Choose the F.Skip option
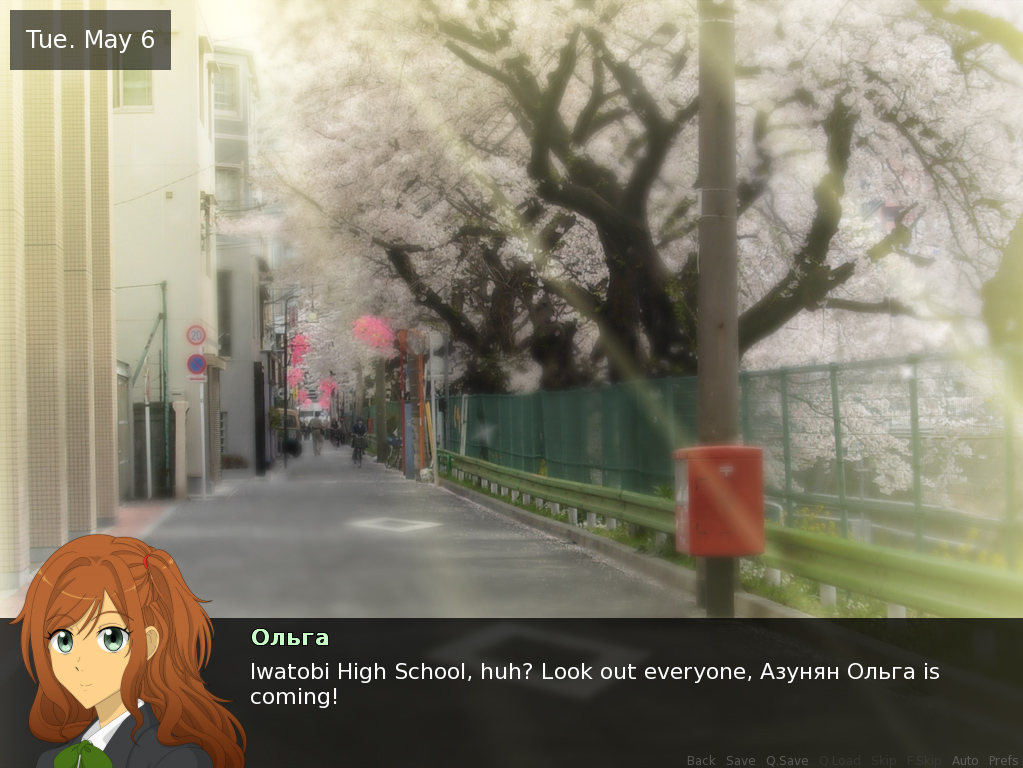The width and height of the screenshot is (1023, 768). click(923, 761)
